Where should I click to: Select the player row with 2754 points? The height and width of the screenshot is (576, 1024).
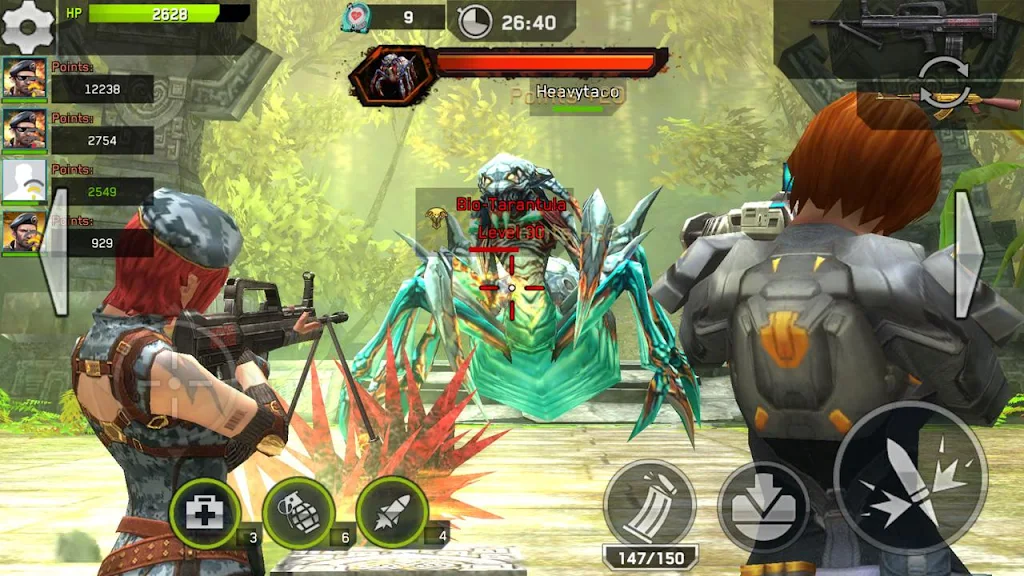coord(78,132)
